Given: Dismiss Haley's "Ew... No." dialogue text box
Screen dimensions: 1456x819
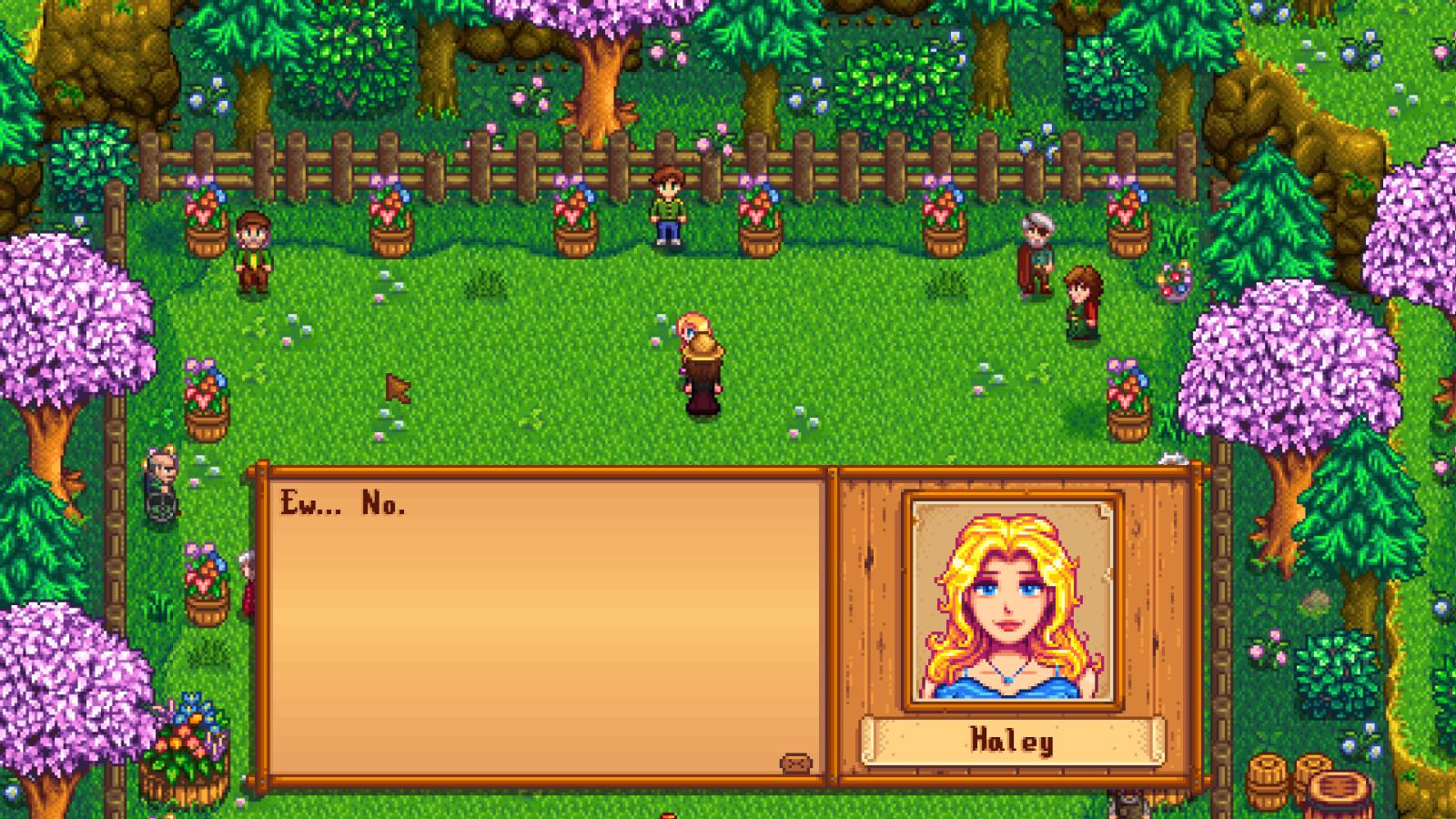Looking at the screenshot, I should (x=546, y=628).
